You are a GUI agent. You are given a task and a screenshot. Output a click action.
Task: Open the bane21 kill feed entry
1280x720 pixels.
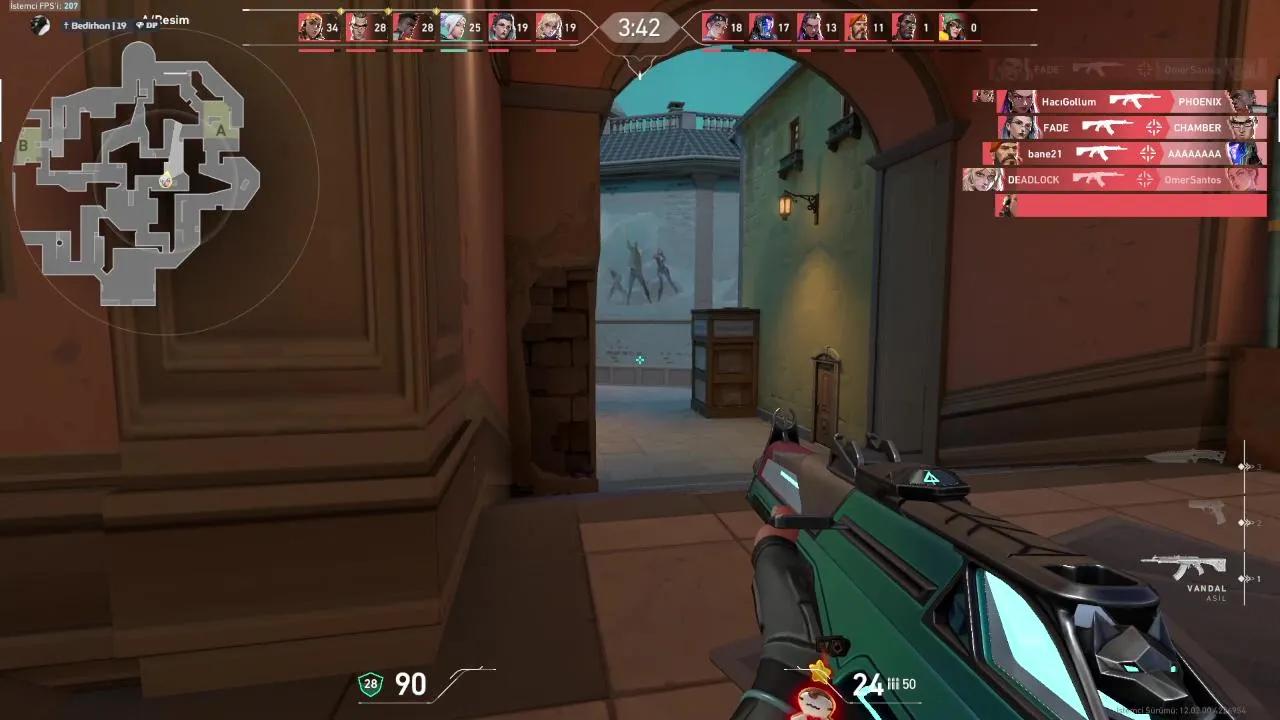pos(1124,154)
